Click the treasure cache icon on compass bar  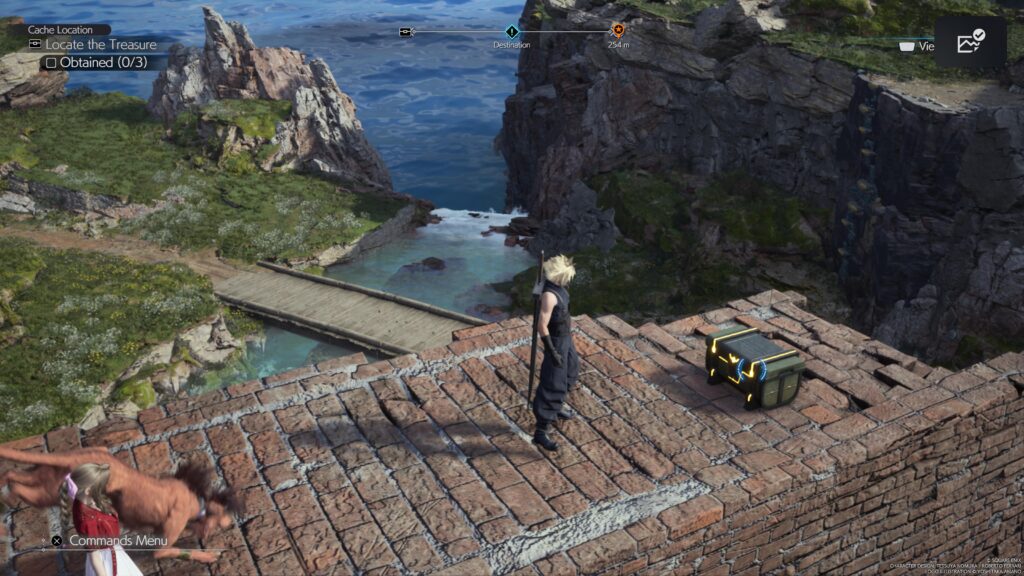(x=406, y=32)
